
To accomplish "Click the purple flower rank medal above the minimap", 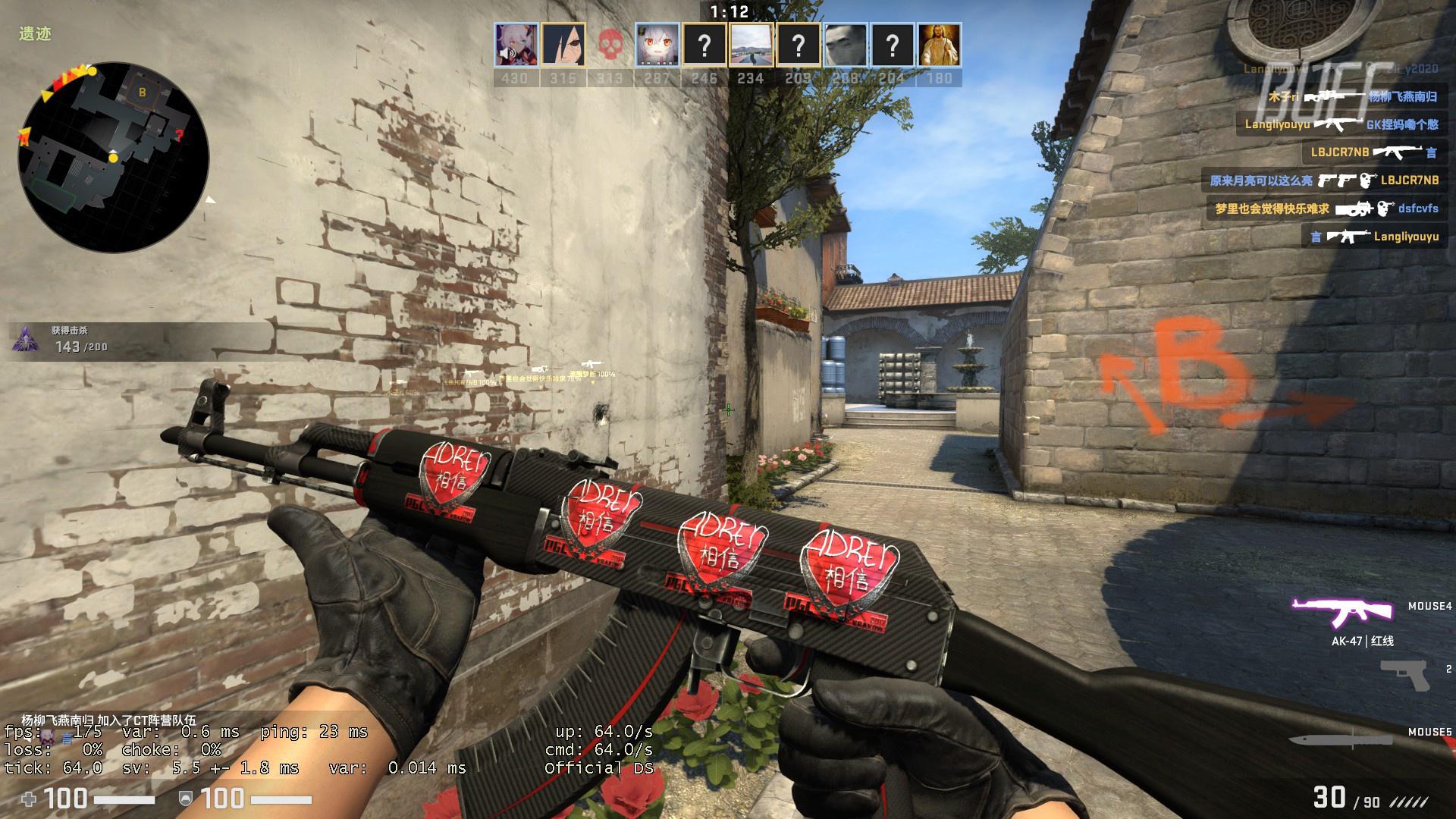I will pos(25,338).
